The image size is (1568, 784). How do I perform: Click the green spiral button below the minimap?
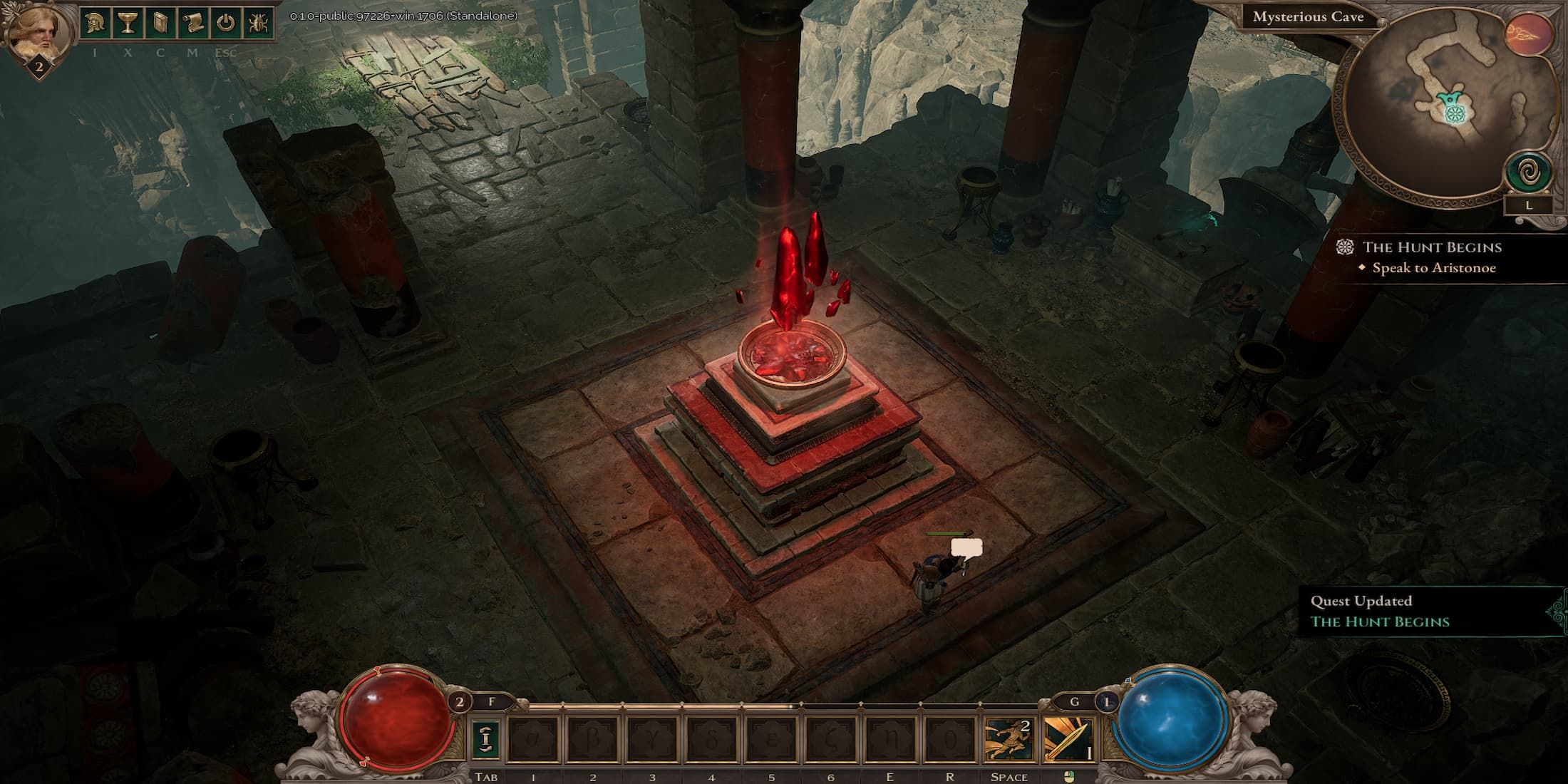click(1528, 172)
